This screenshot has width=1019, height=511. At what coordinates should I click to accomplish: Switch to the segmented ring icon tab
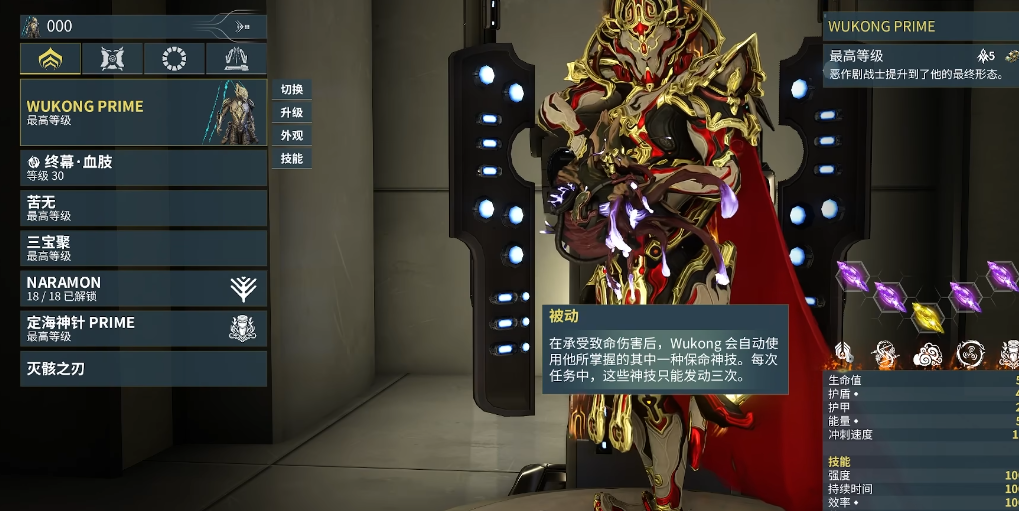point(175,60)
